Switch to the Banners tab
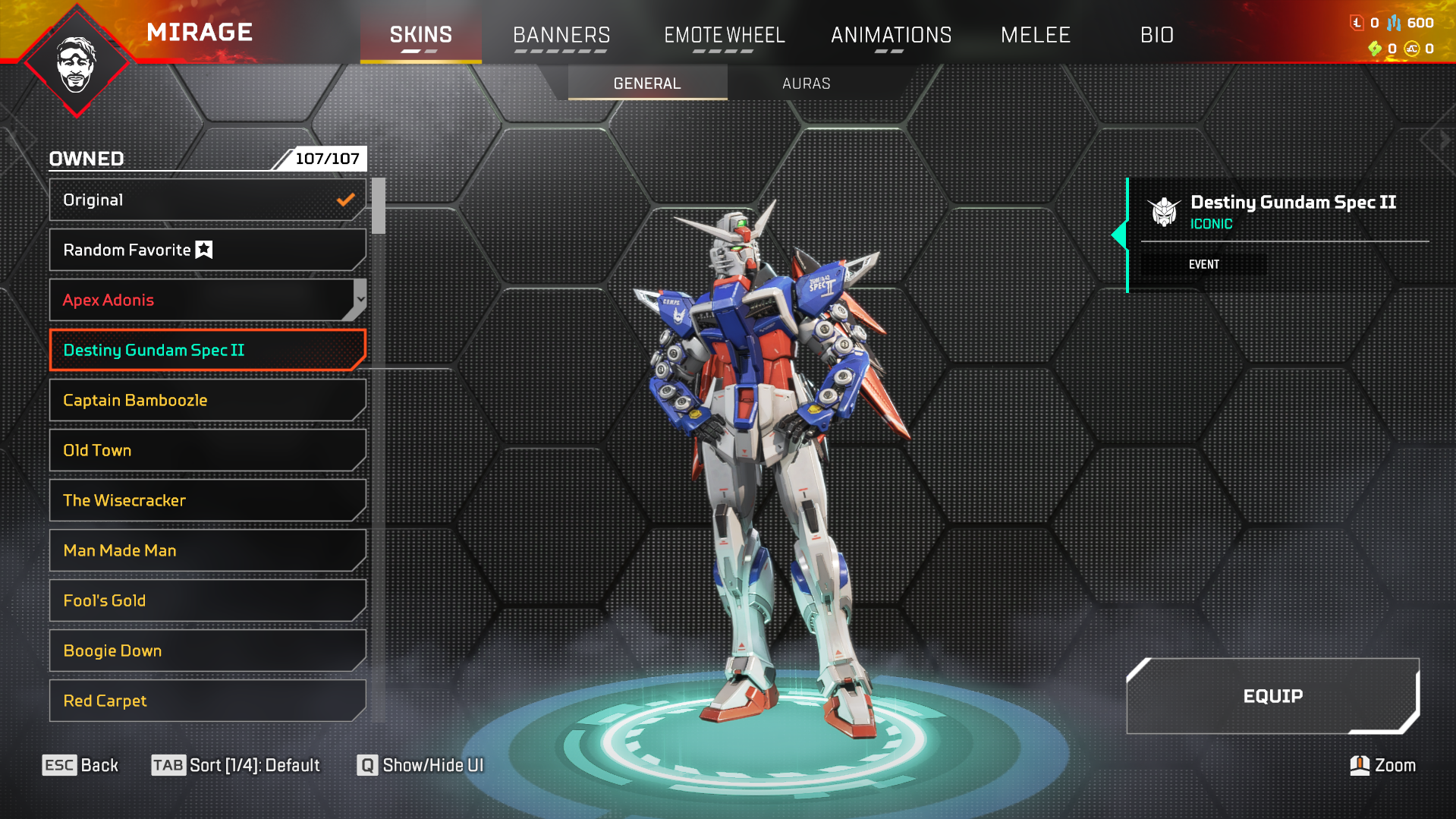 tap(561, 35)
